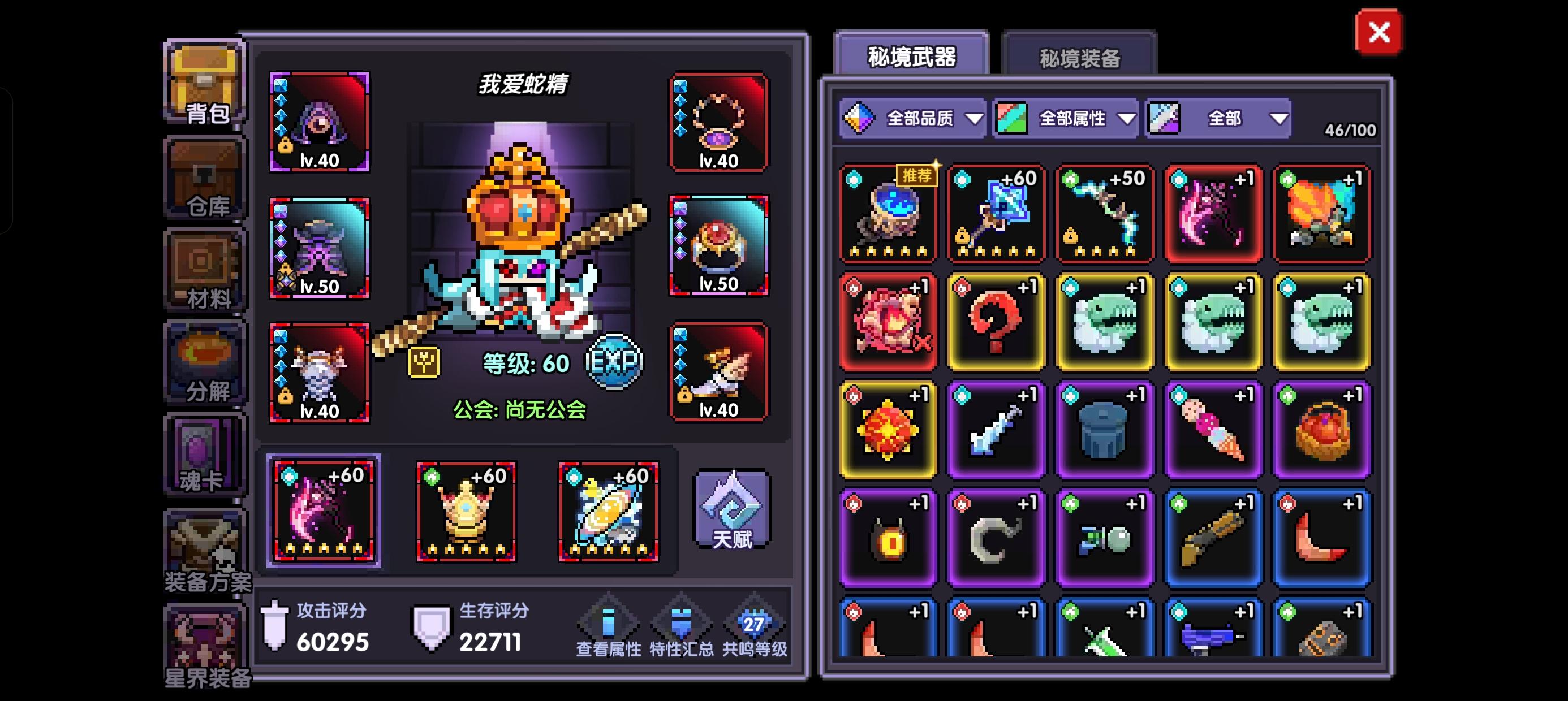Viewport: 1568px width, 701px height.
Task: Switch to the 秘境装备 tab
Action: 1079,56
